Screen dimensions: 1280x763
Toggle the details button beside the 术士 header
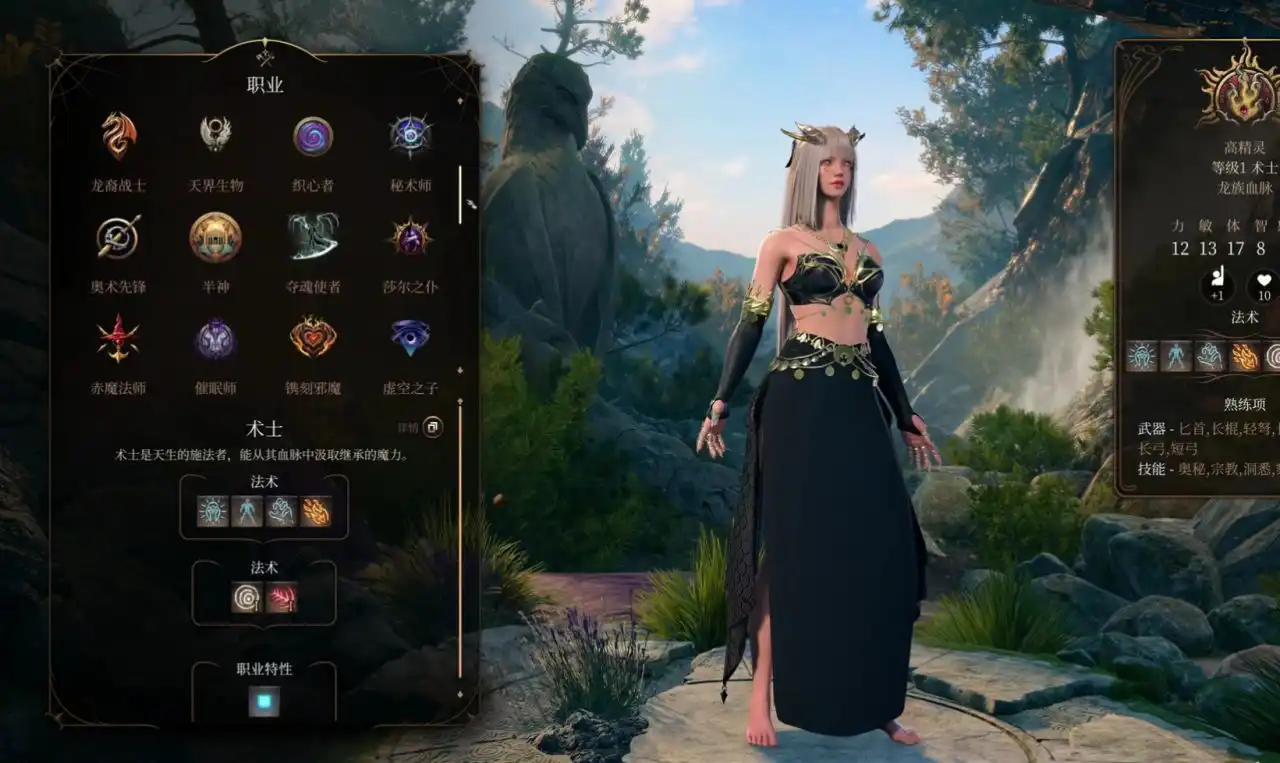[433, 428]
